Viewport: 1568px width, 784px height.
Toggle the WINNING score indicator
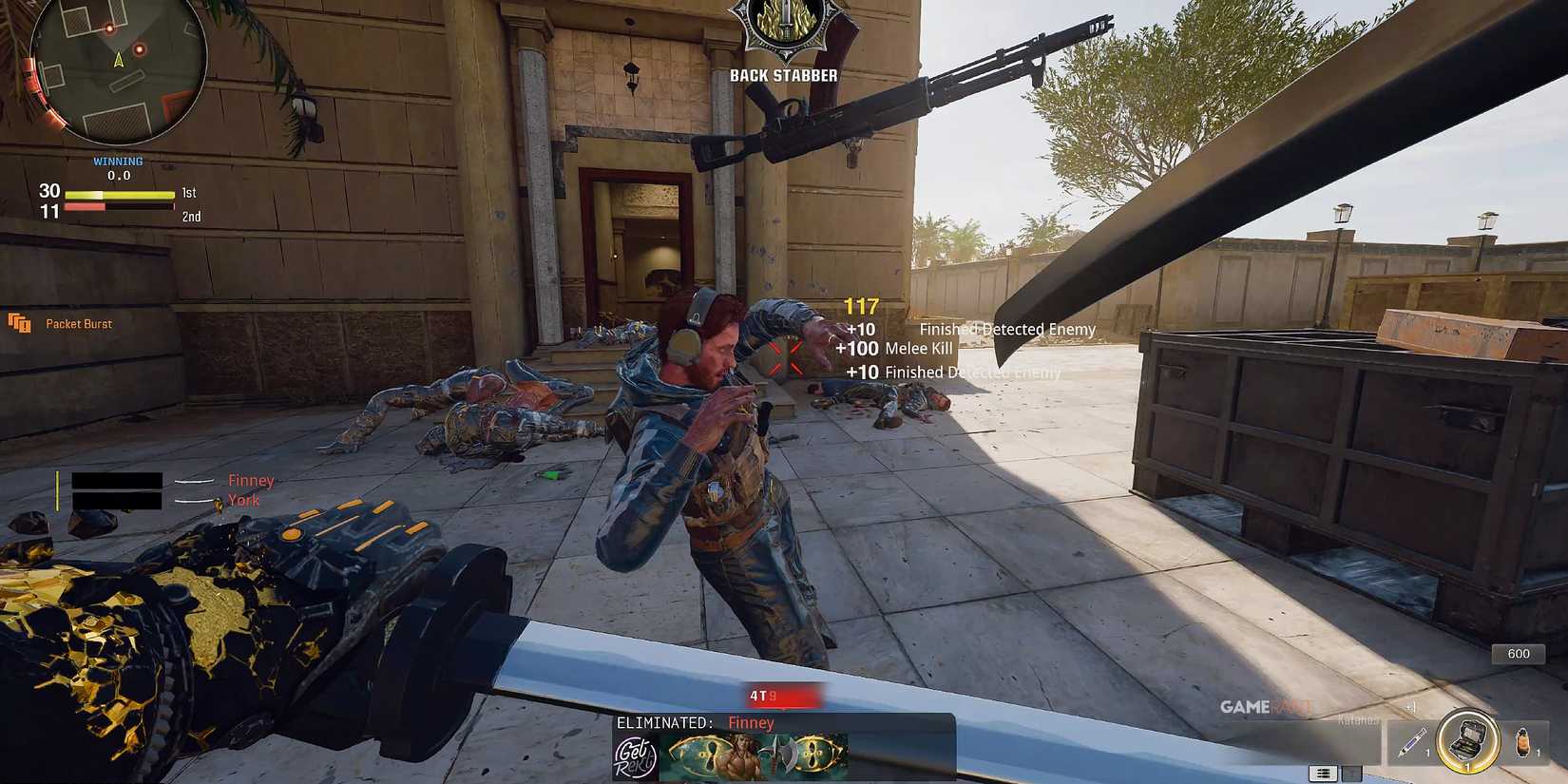pyautogui.click(x=118, y=161)
